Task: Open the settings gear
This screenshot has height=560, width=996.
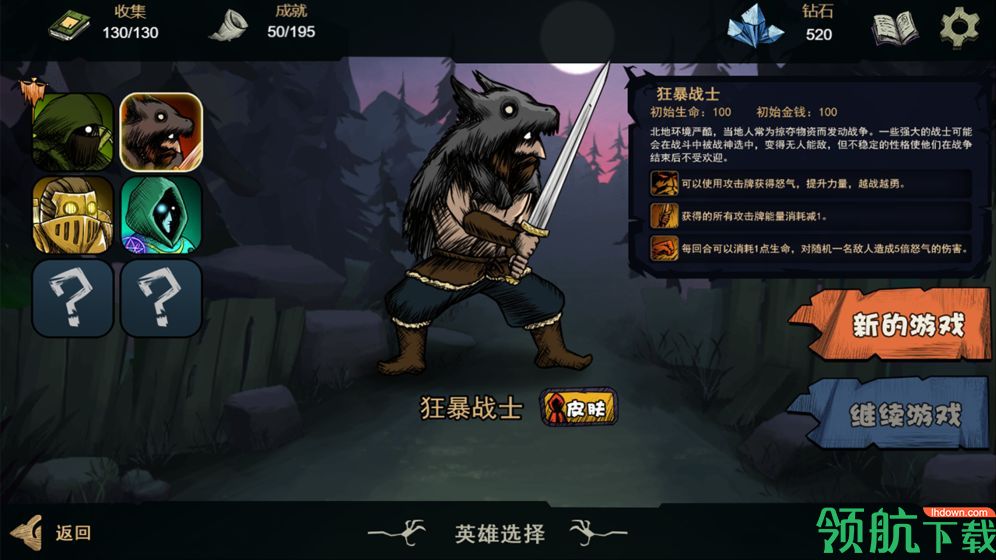Action: tap(960, 27)
